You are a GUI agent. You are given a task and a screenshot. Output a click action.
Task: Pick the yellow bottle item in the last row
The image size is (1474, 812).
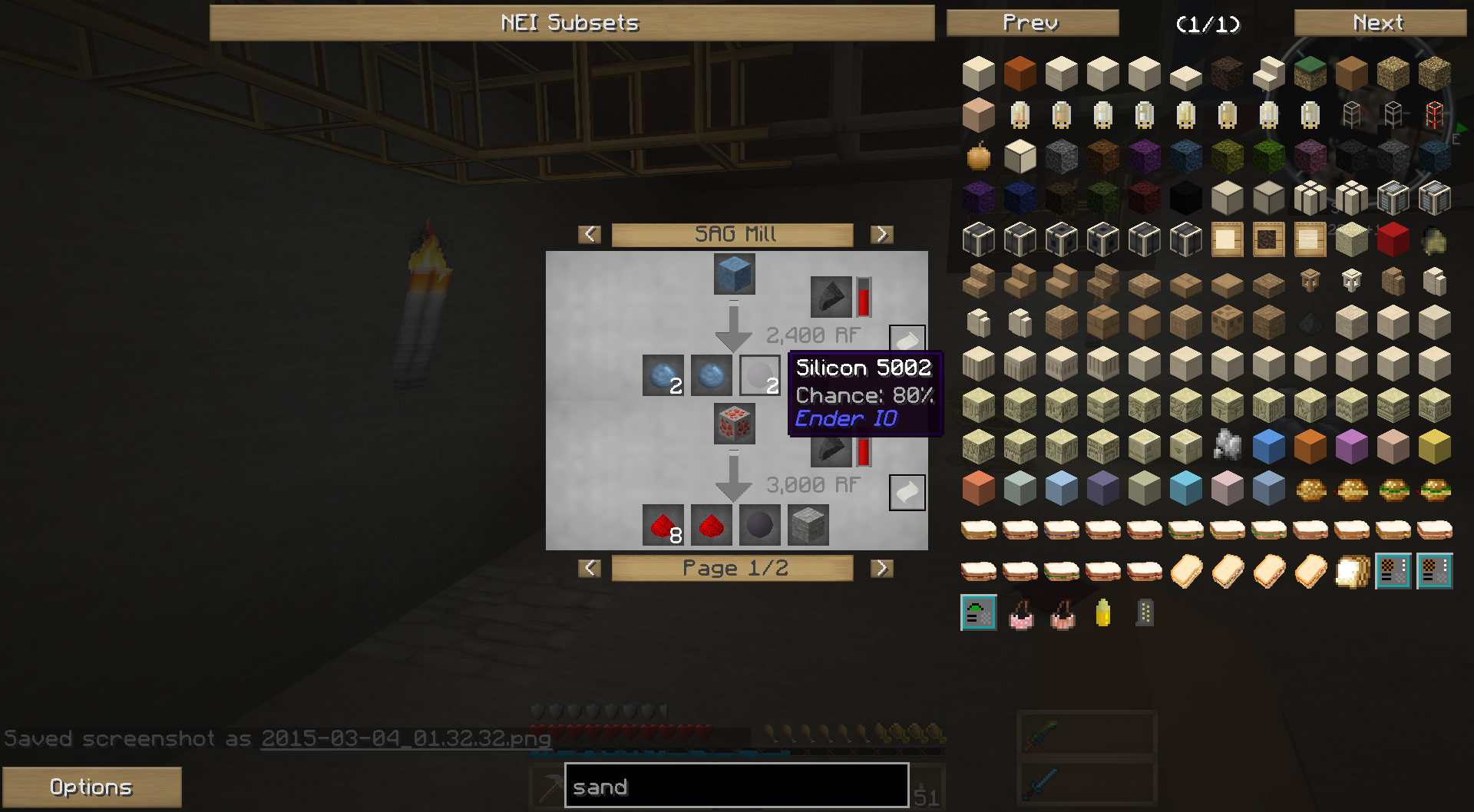1103,612
